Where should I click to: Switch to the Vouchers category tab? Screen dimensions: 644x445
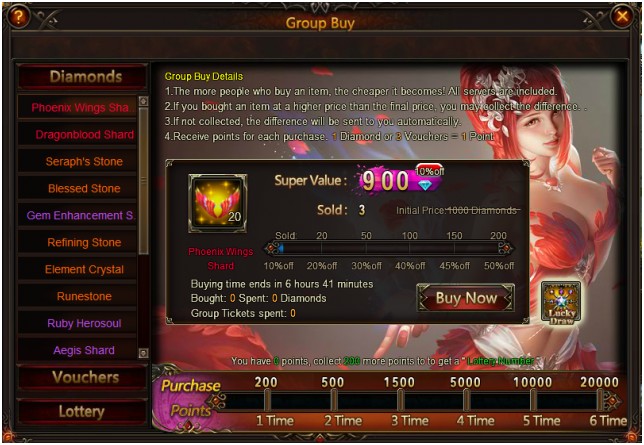(84, 378)
